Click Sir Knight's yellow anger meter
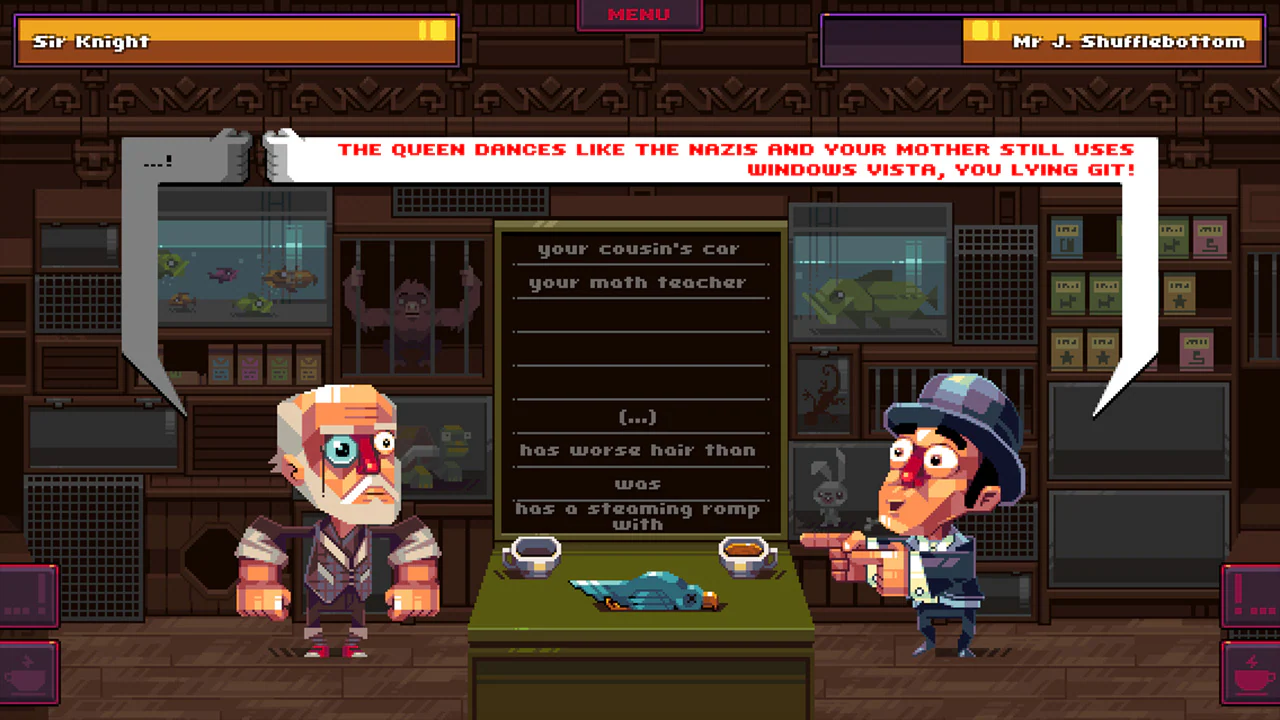 tap(433, 32)
